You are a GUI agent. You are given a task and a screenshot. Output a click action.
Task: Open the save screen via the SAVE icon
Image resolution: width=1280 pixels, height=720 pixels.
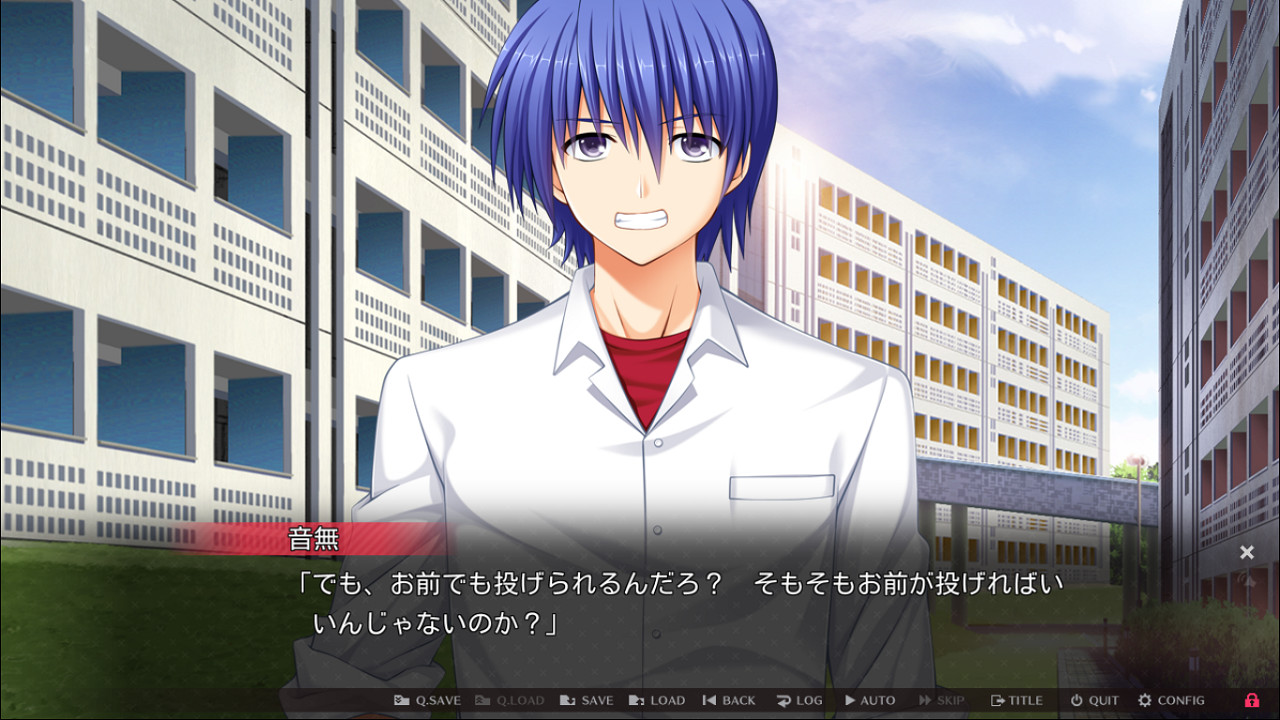566,700
